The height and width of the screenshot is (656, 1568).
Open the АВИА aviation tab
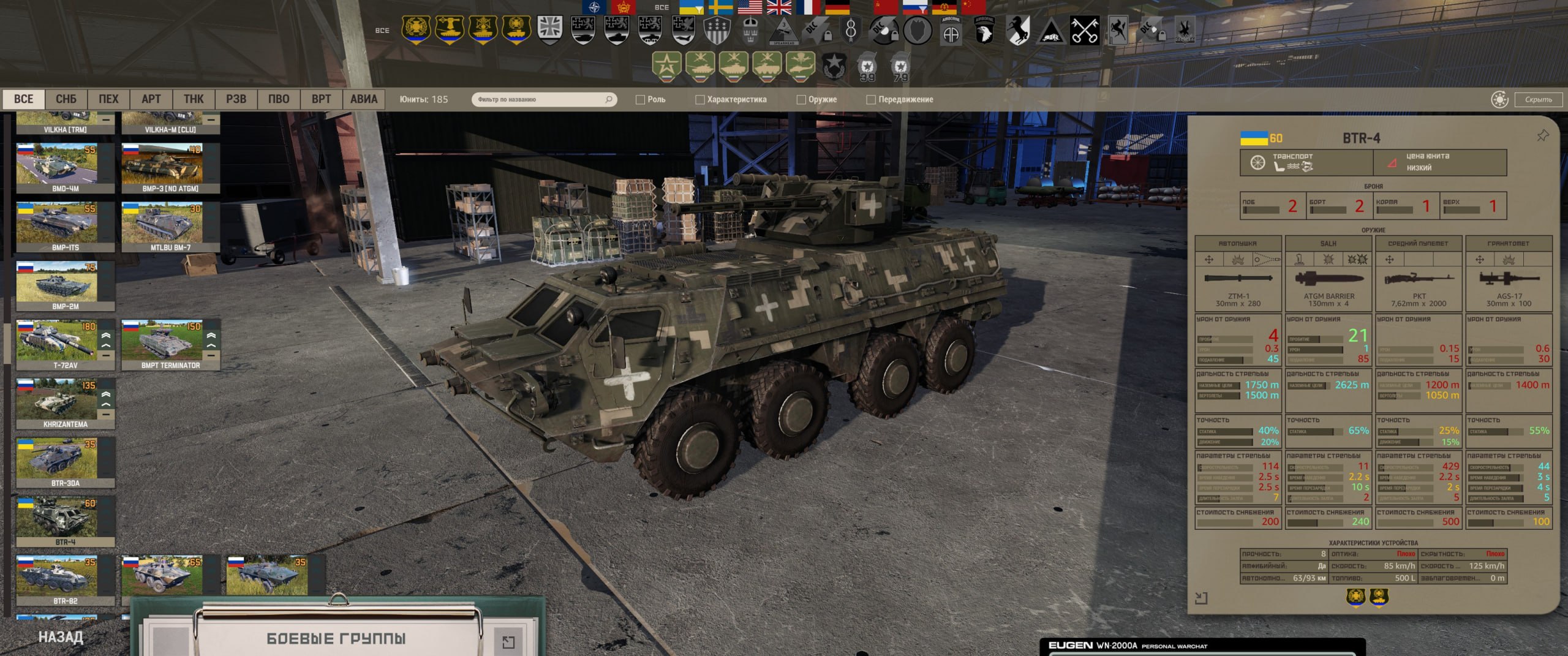coord(363,99)
